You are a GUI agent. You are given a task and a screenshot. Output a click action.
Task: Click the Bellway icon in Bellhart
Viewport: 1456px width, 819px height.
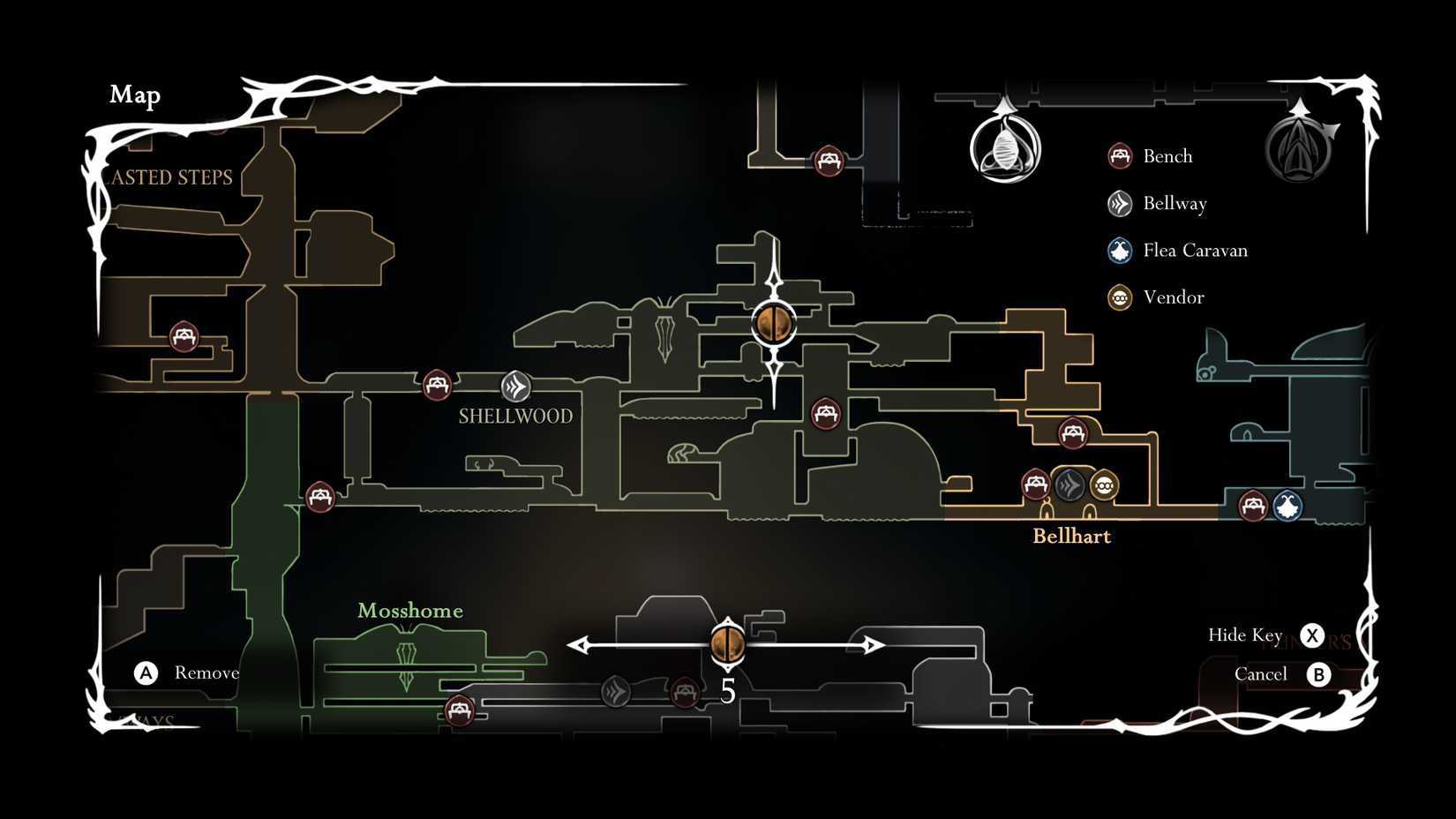click(x=1069, y=485)
